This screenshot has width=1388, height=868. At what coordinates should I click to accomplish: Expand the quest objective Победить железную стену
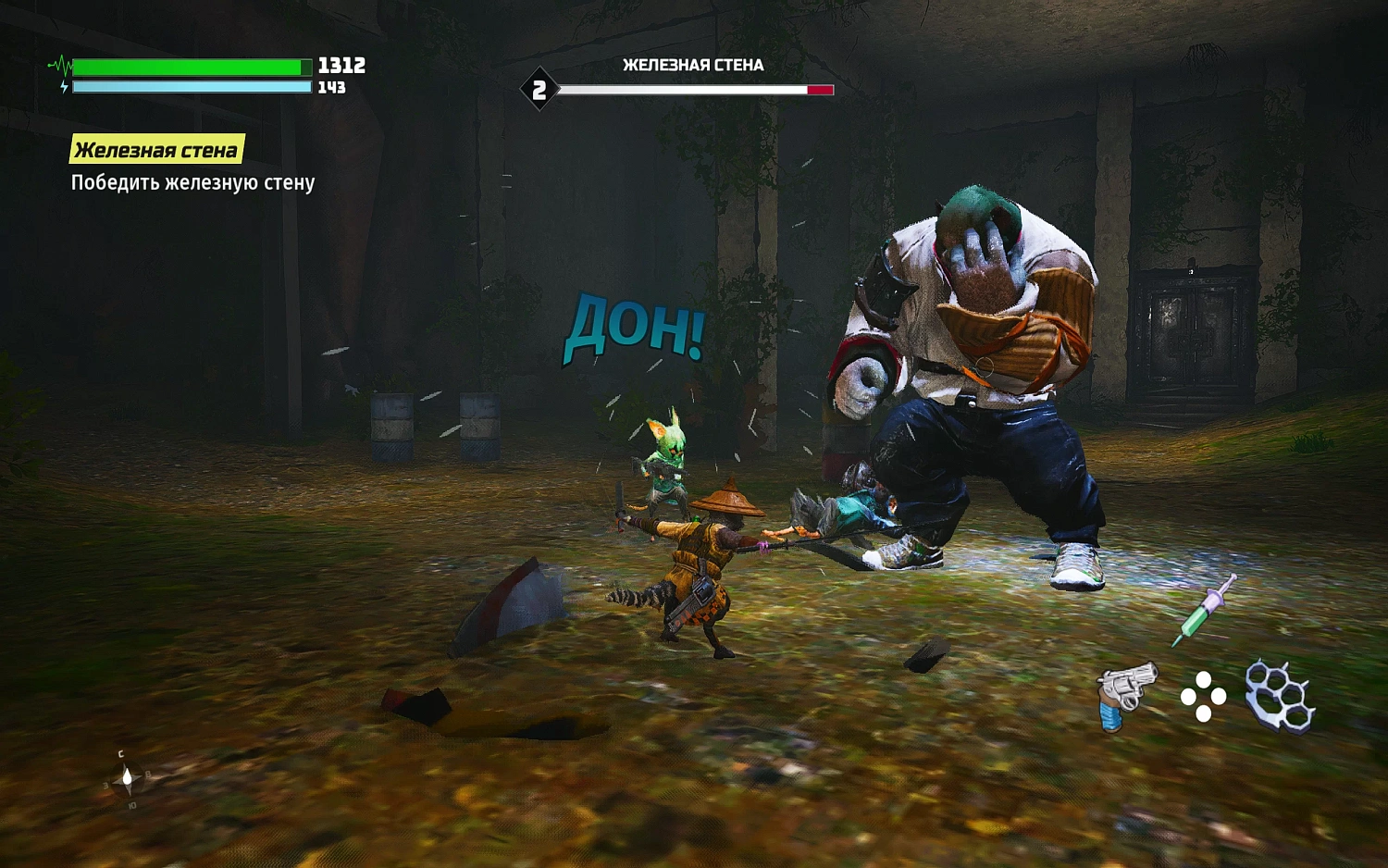(192, 183)
